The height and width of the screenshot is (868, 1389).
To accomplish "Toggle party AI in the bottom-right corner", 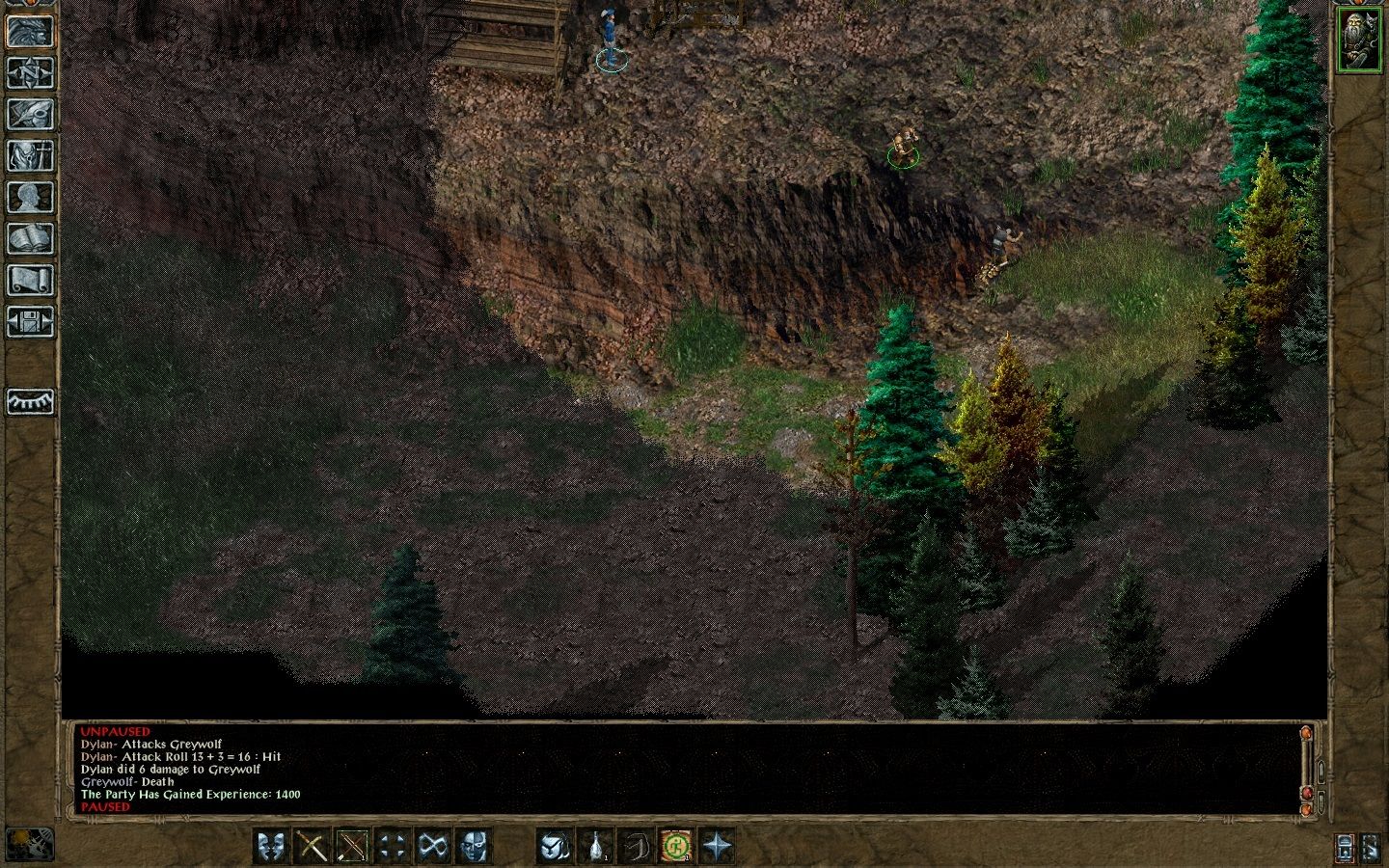I will [1372, 847].
